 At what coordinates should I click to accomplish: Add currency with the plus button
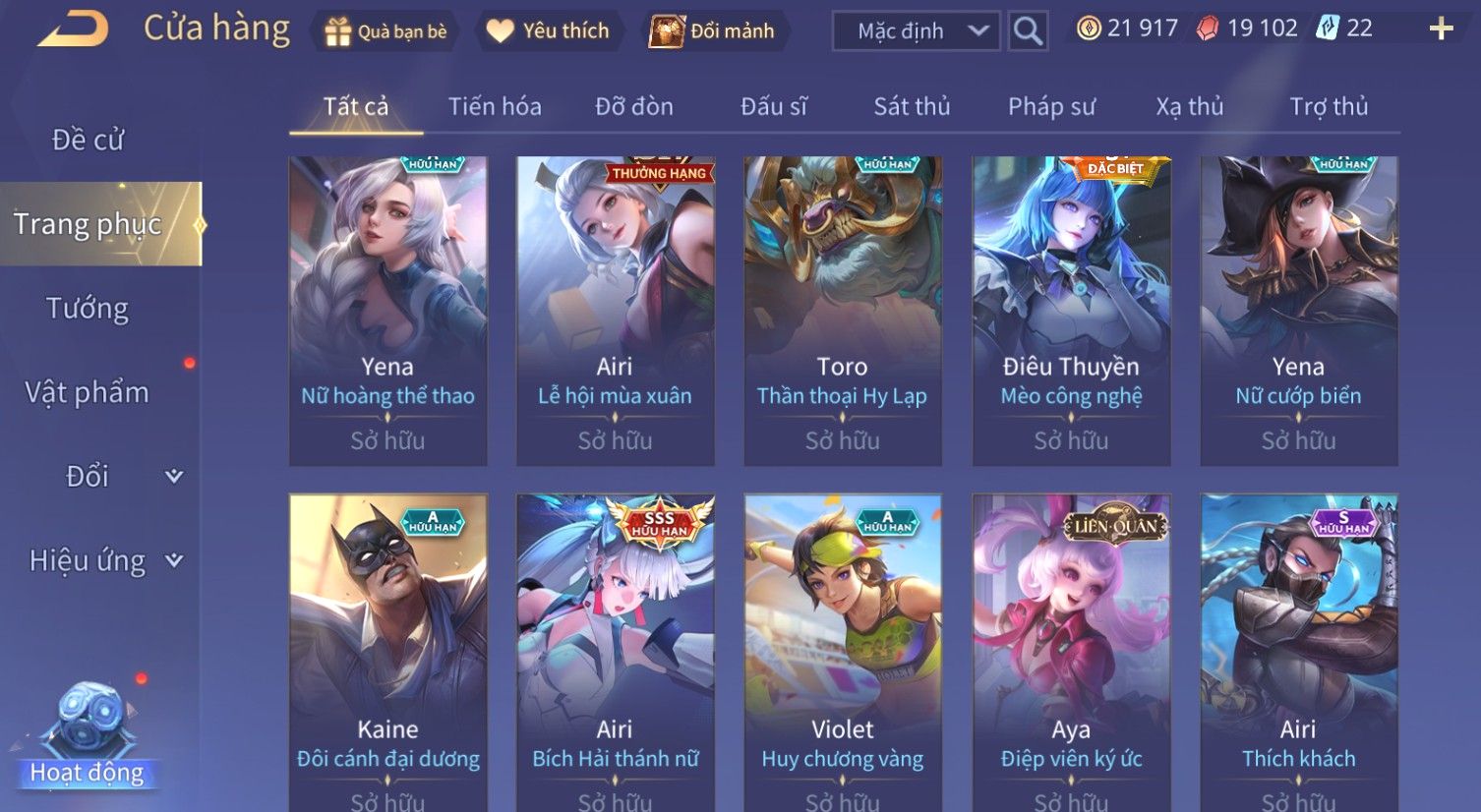1441,29
